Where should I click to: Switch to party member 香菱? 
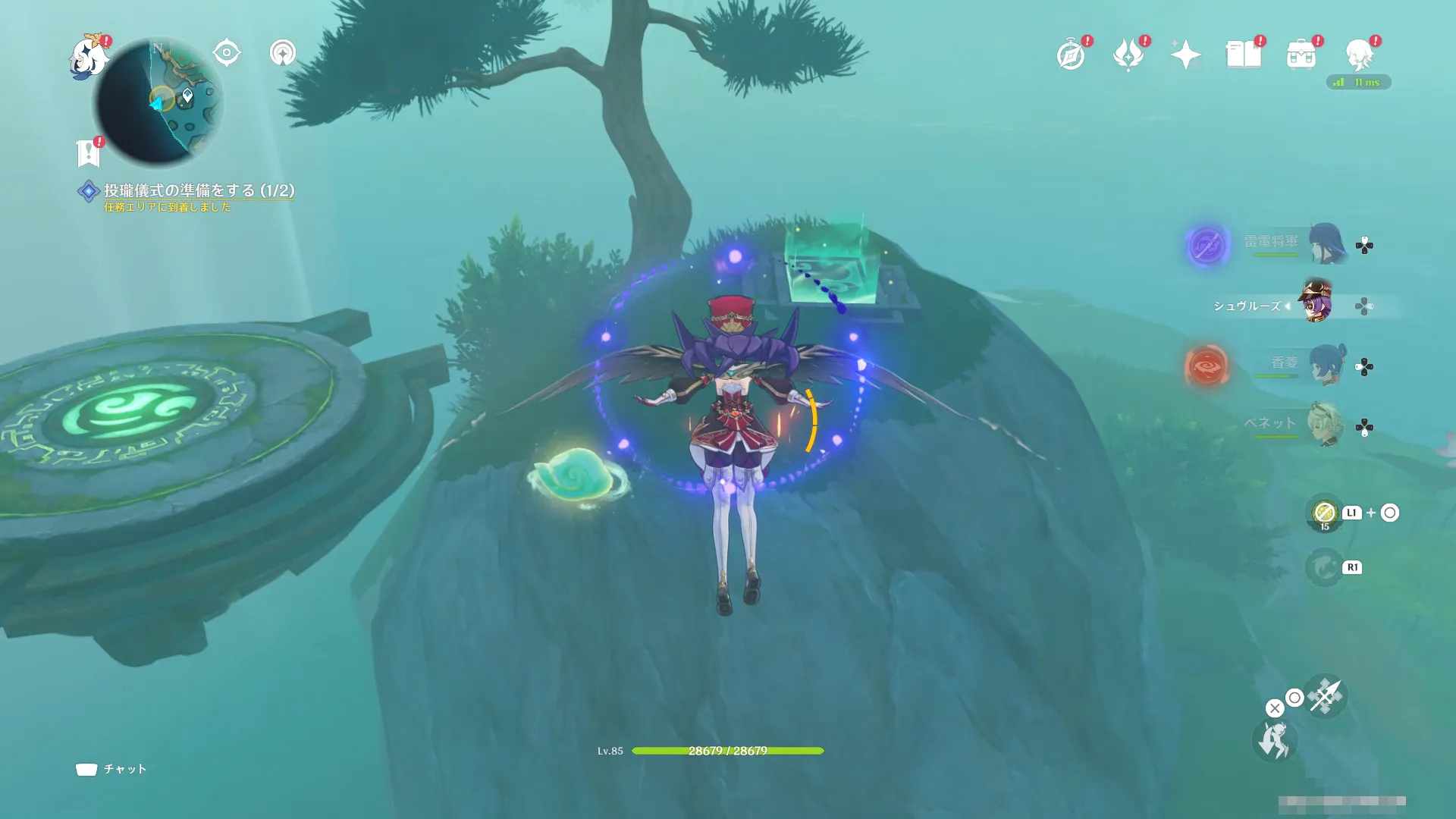click(1326, 365)
